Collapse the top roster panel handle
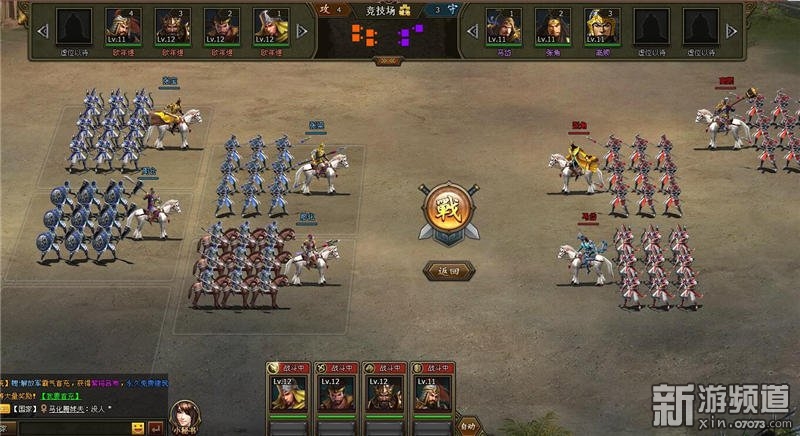The image size is (800, 436). pyautogui.click(x=387, y=60)
